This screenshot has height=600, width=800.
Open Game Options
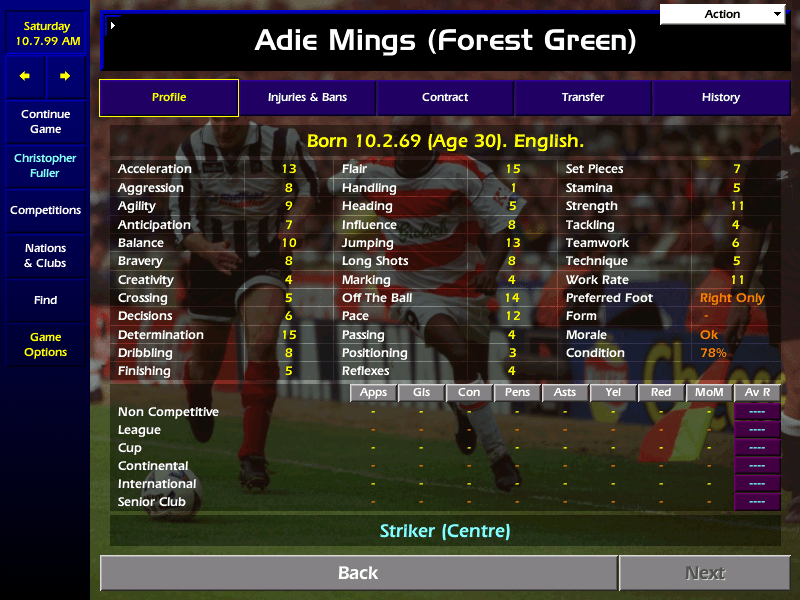coord(45,345)
